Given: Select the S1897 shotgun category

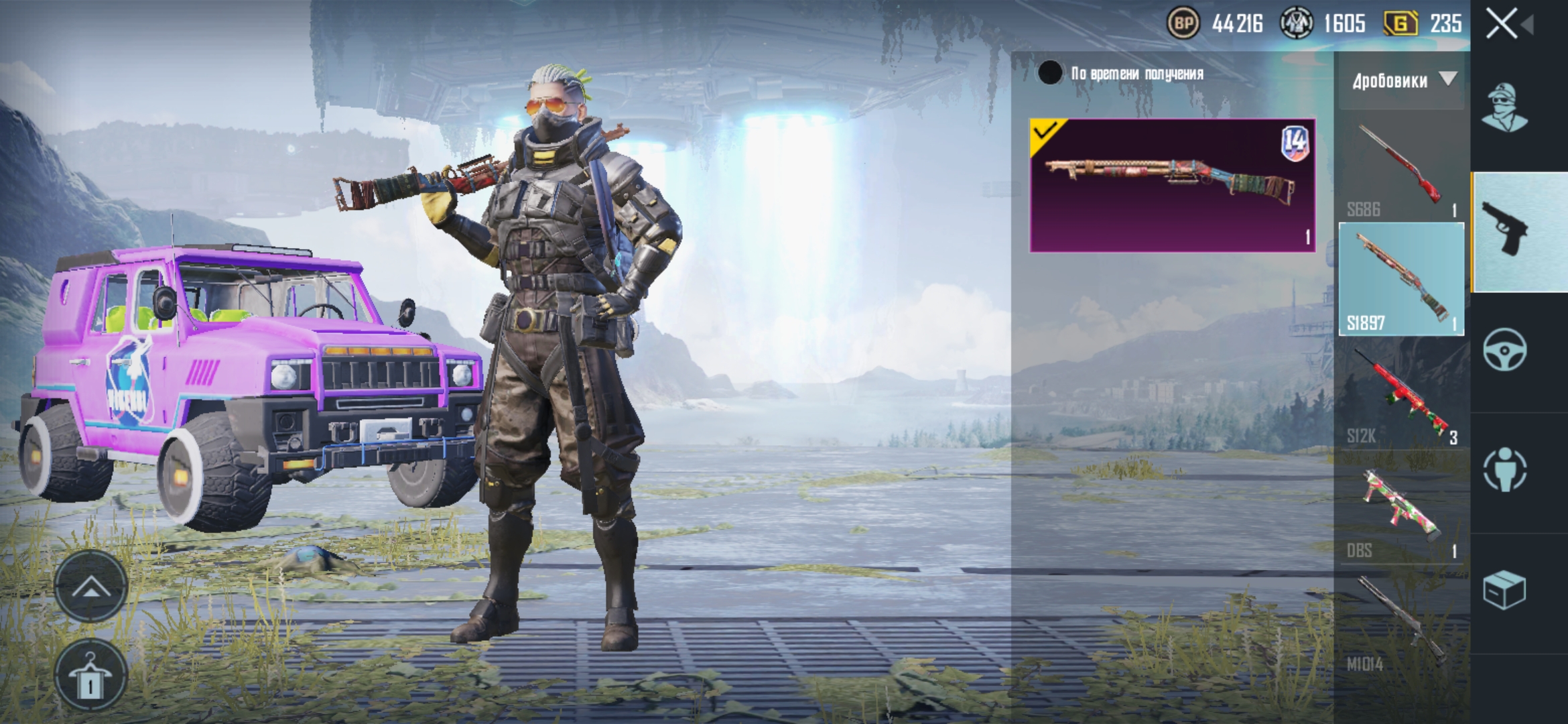Looking at the screenshot, I should tap(1401, 280).
